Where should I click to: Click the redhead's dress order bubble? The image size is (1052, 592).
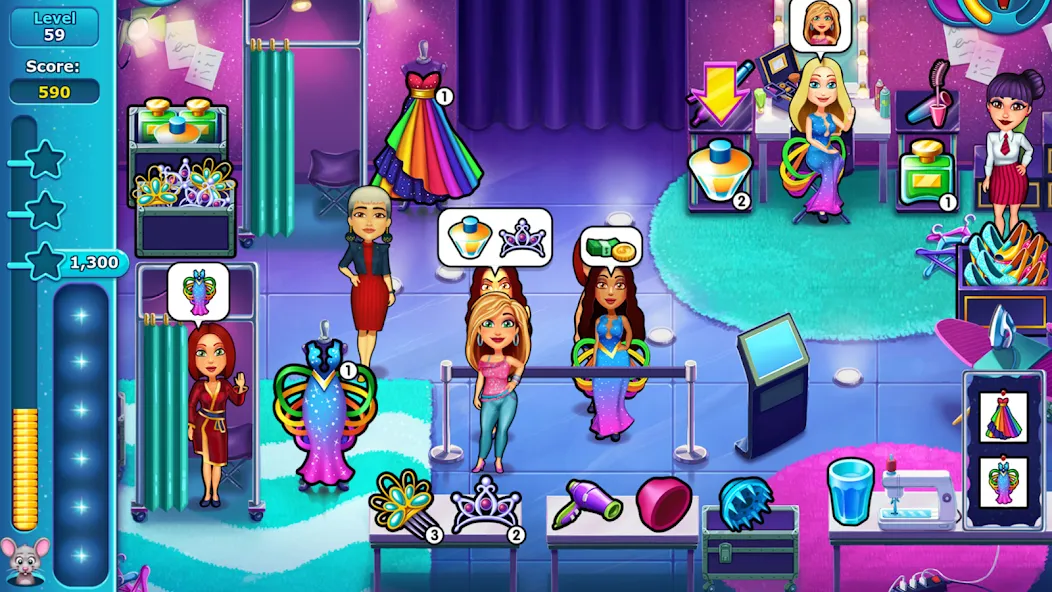pyautogui.click(x=198, y=291)
